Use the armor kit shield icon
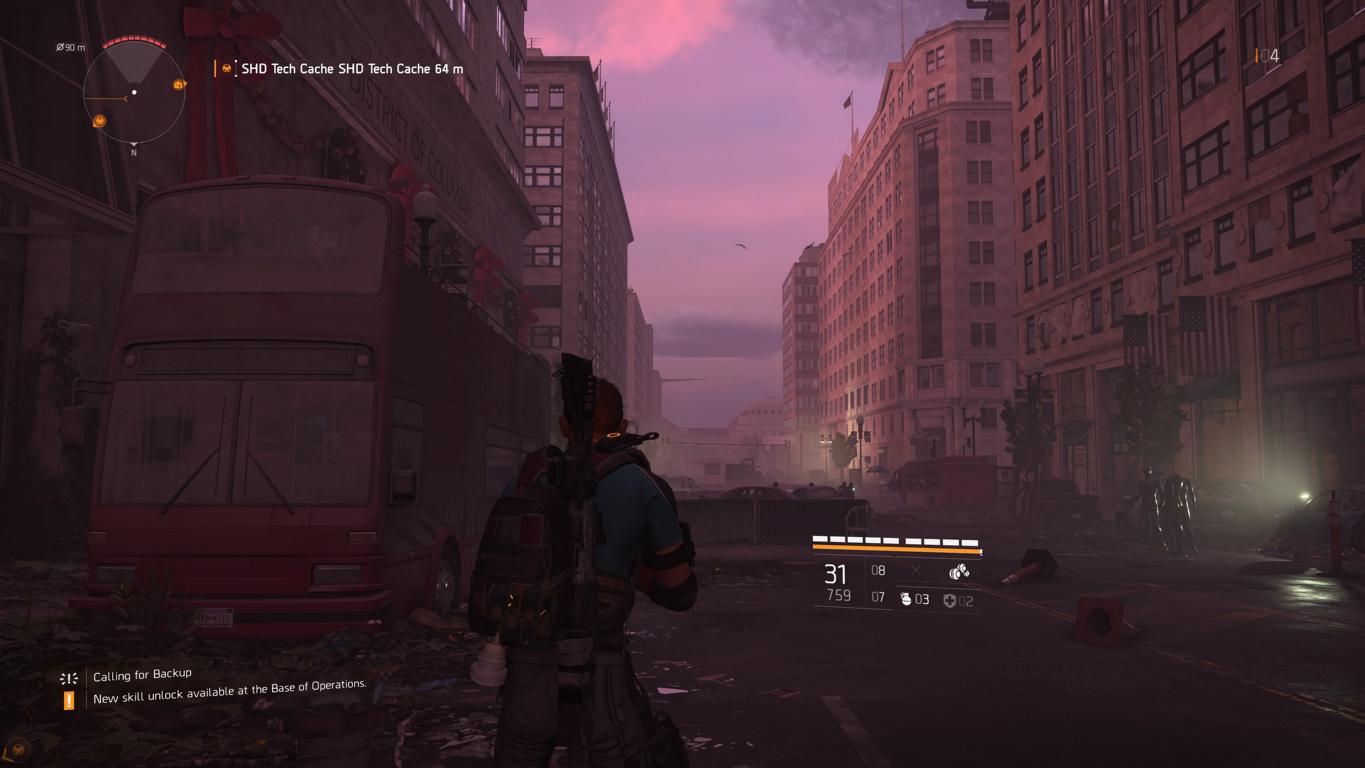 (949, 601)
